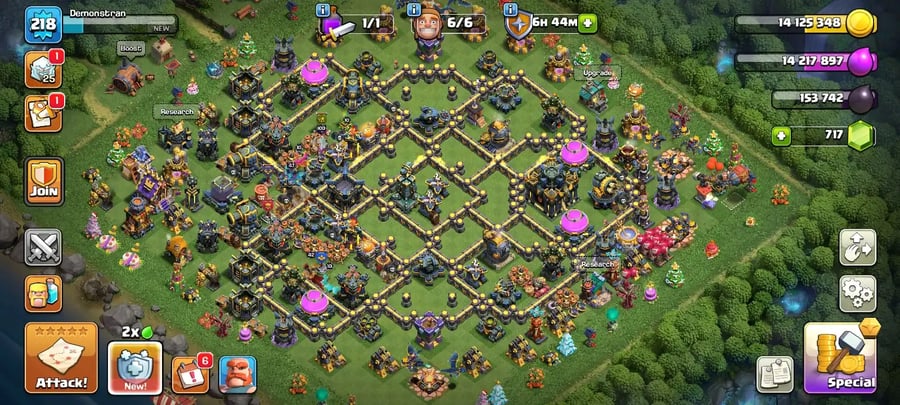Join a clan via the Join shield
This screenshot has width=900, height=405.
(44, 181)
